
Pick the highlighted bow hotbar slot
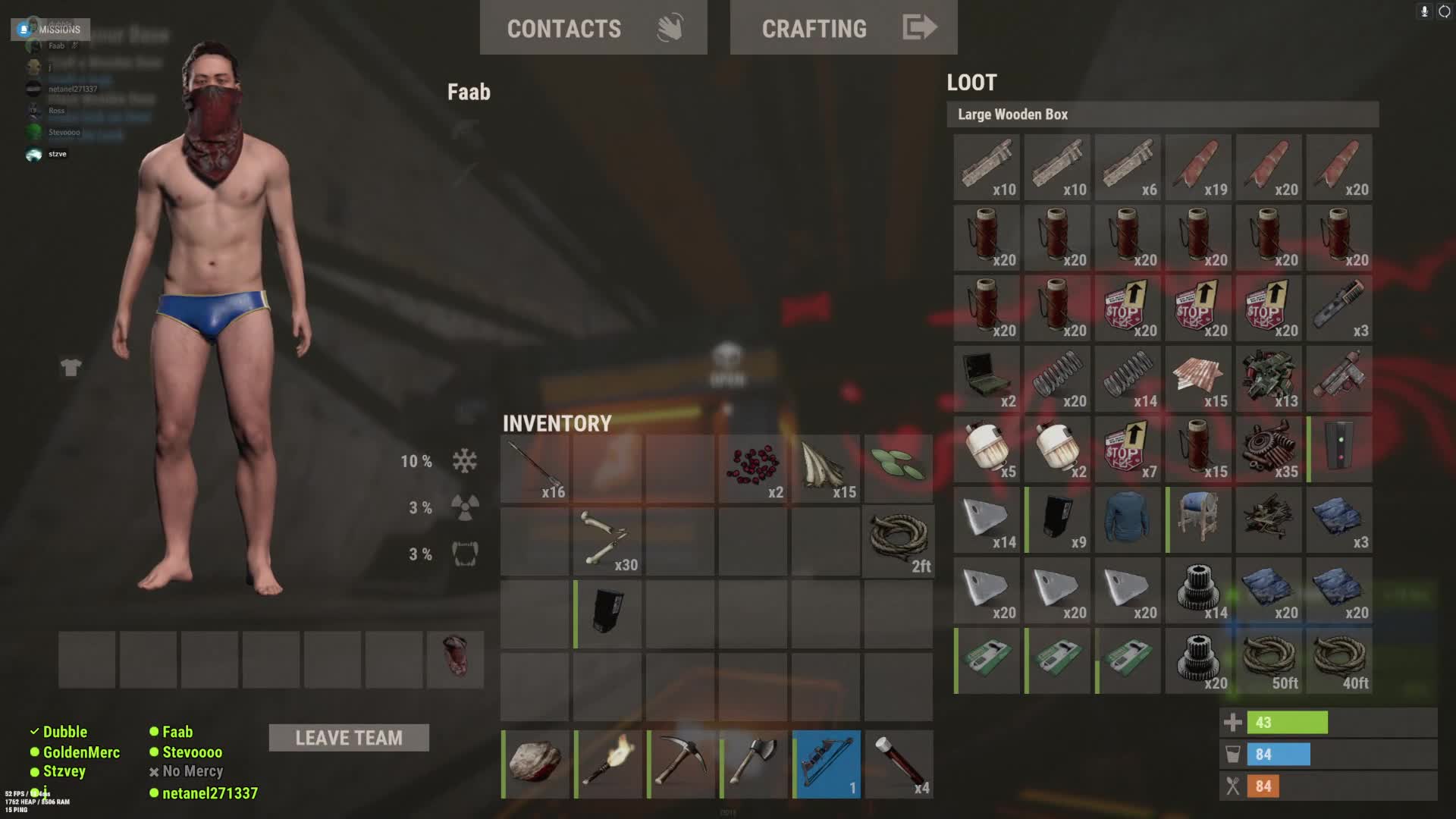pos(827,764)
